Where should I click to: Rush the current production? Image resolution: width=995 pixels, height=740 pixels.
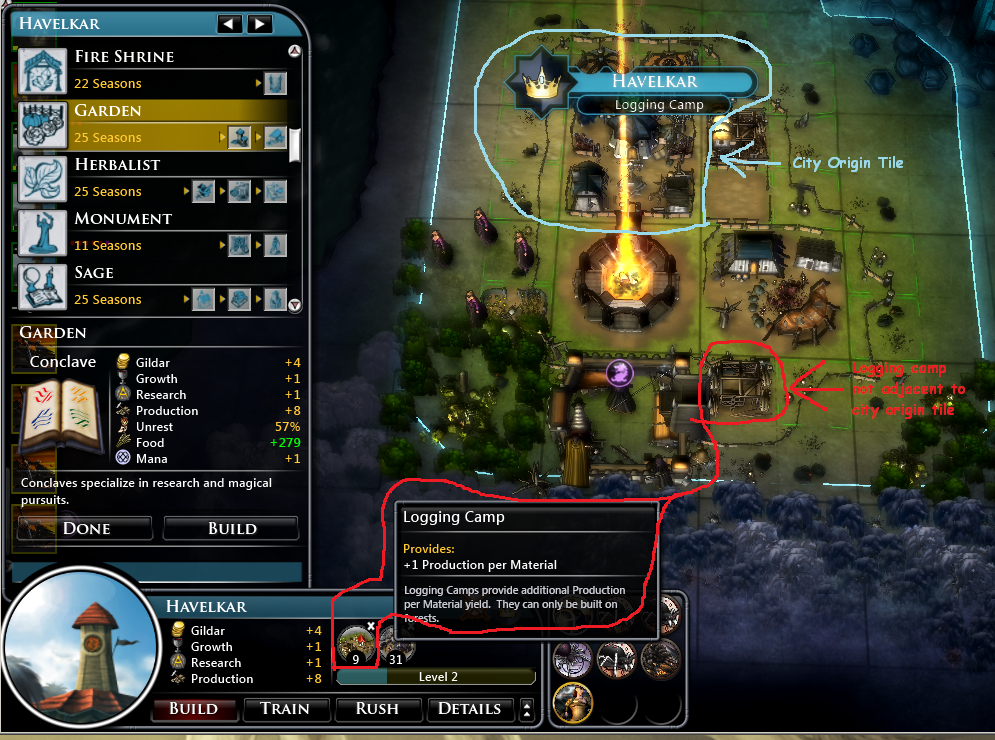point(377,709)
